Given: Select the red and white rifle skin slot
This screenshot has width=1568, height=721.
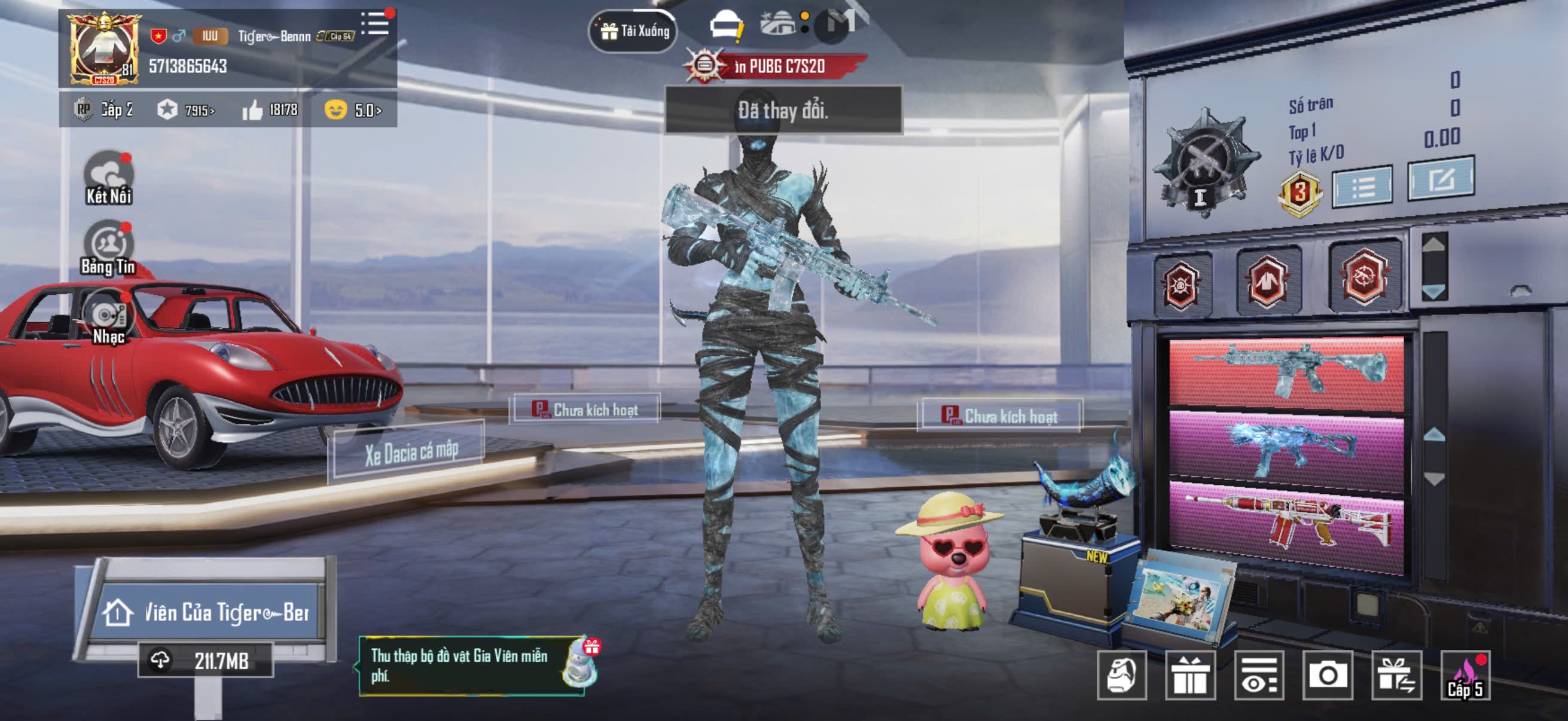Looking at the screenshot, I should pyautogui.click(x=1286, y=524).
